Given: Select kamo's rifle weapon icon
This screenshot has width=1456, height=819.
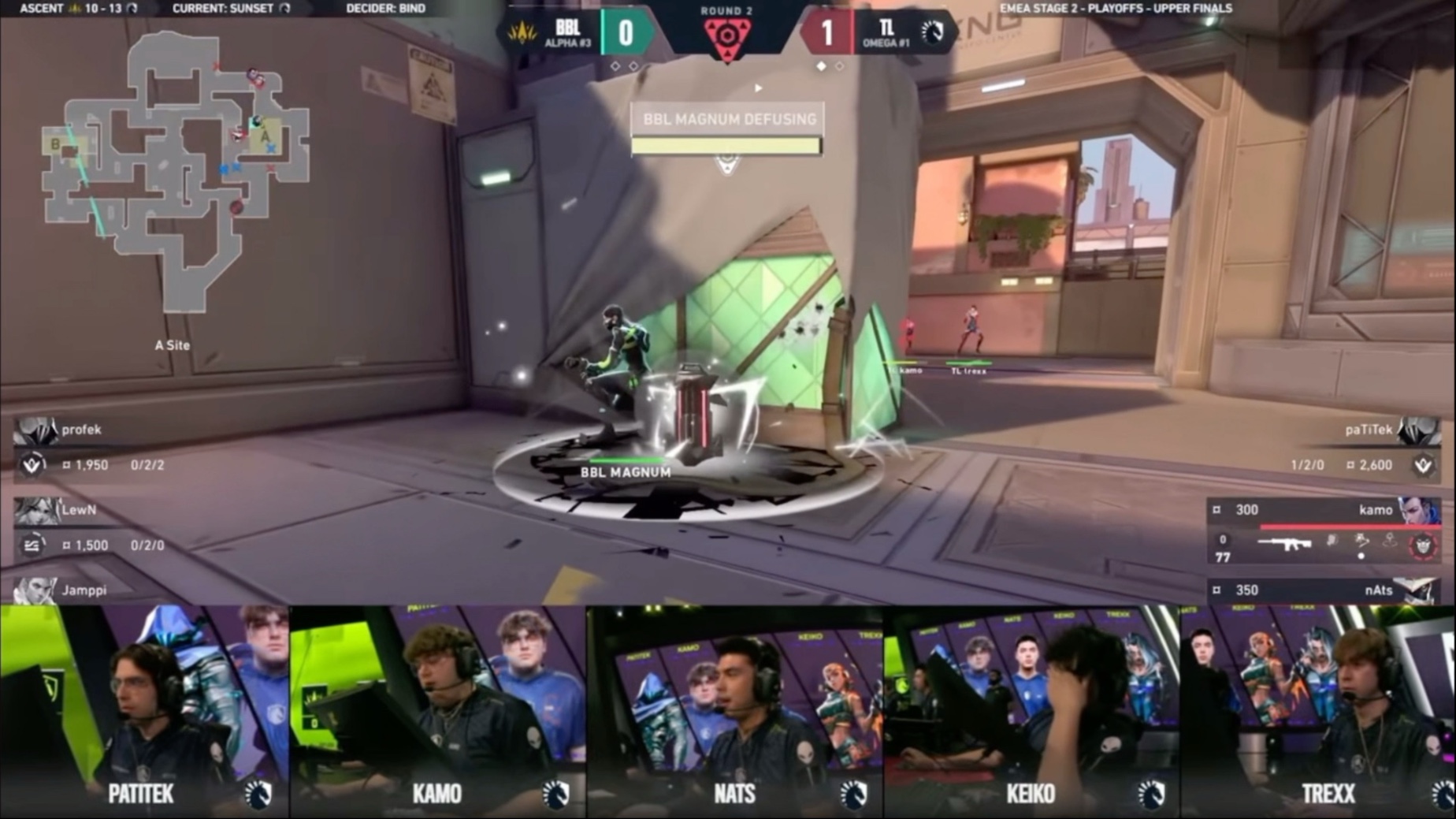Looking at the screenshot, I should [1284, 542].
